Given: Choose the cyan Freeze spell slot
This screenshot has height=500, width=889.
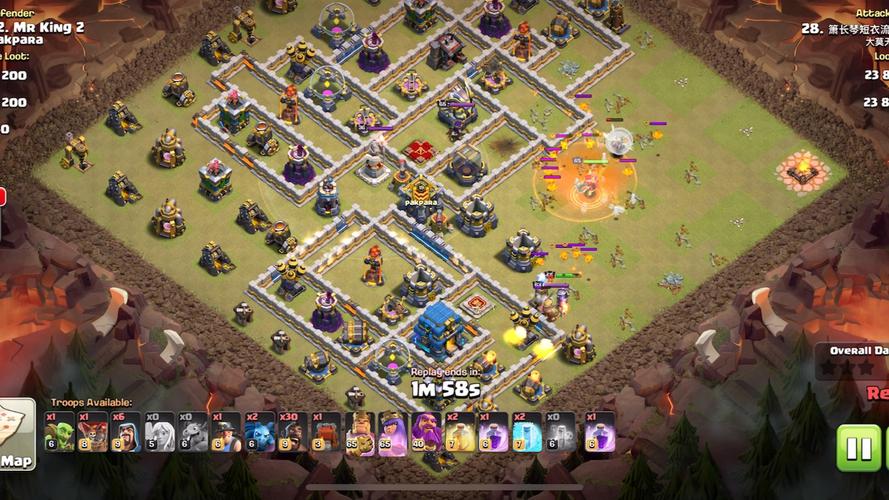Looking at the screenshot, I should (526, 431).
